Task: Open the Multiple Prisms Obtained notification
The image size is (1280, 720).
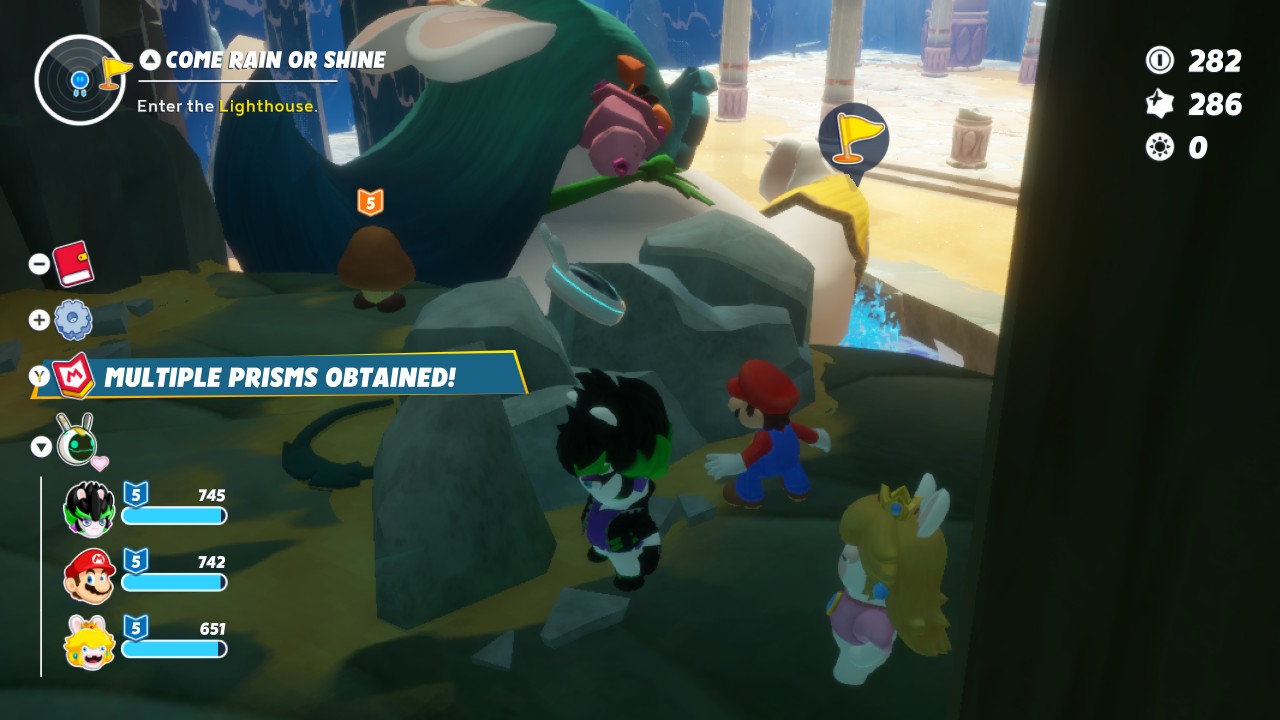Action: tap(279, 377)
